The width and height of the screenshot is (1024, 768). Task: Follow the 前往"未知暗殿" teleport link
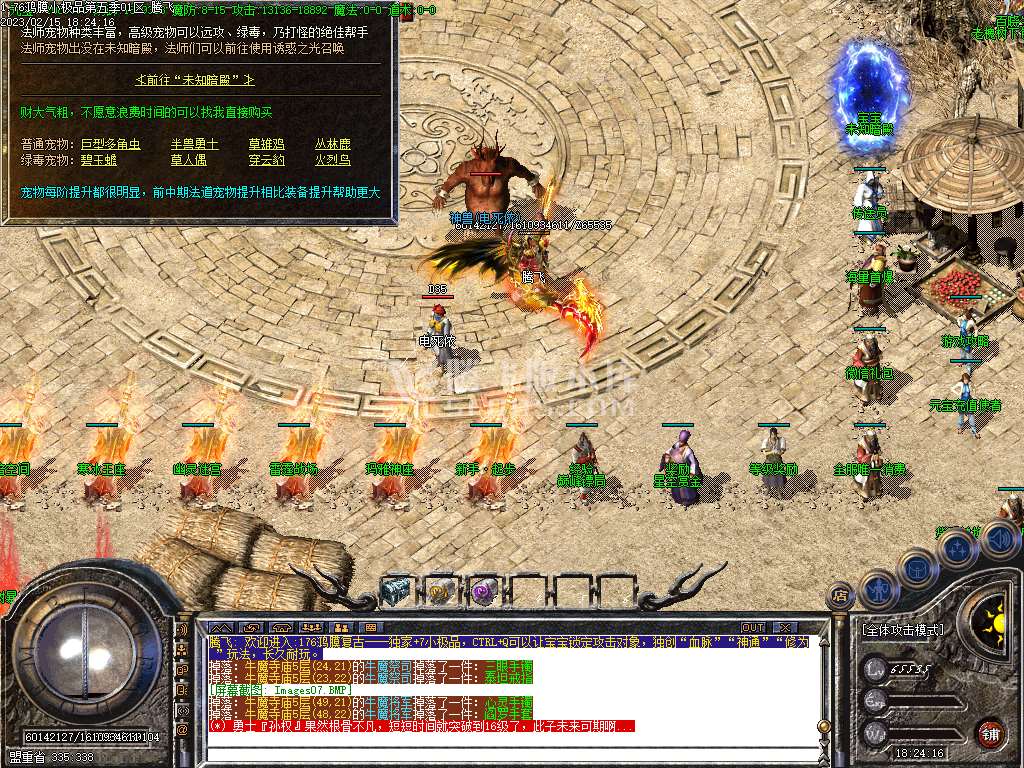click(x=195, y=79)
